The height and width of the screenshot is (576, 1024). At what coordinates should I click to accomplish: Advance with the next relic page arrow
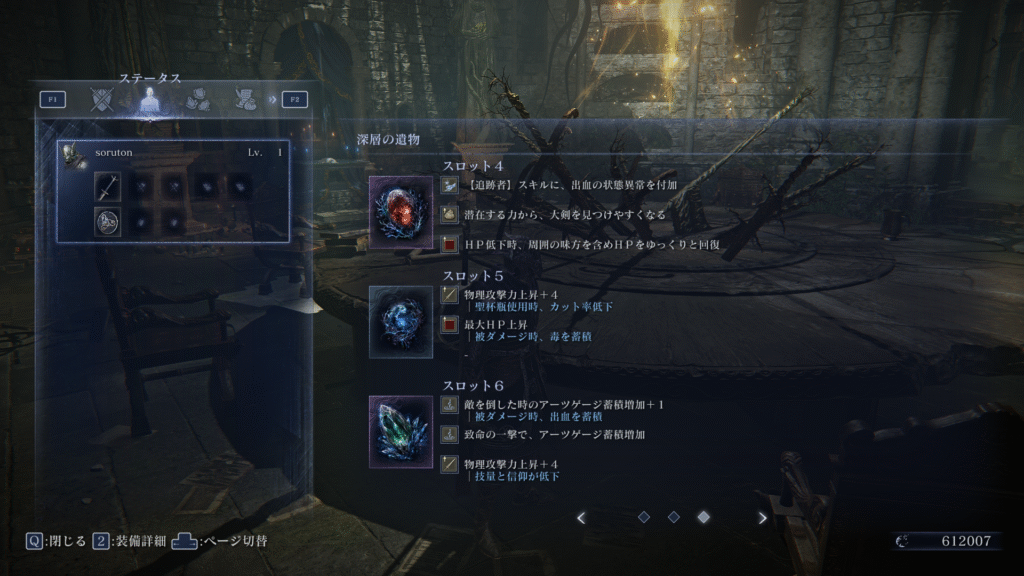(763, 517)
